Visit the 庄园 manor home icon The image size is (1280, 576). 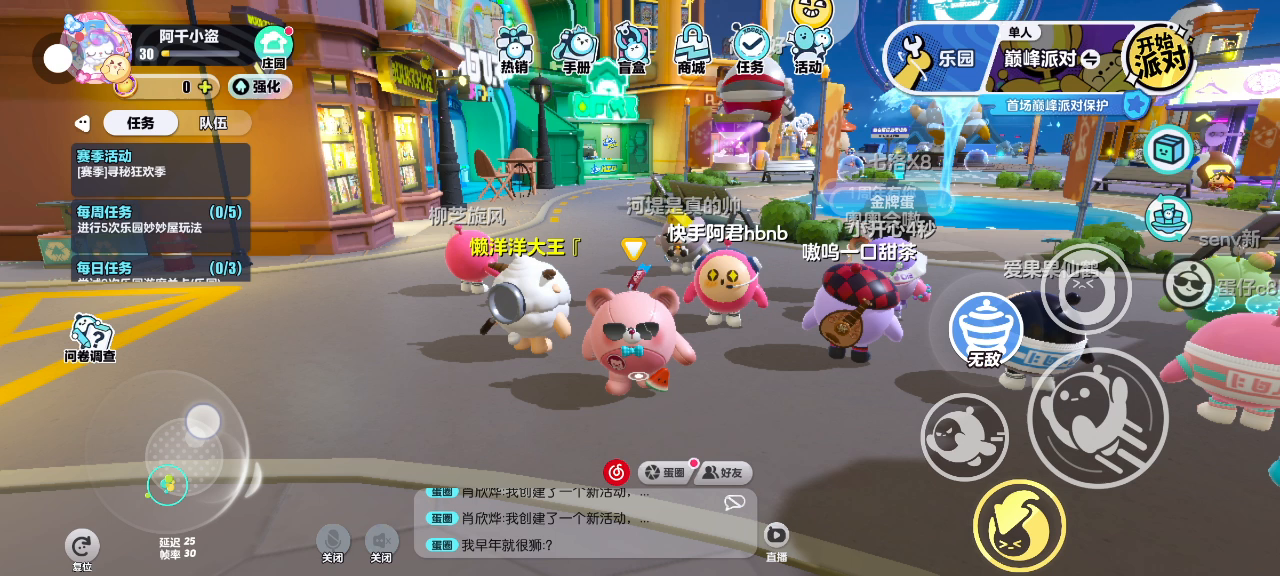pos(273,47)
